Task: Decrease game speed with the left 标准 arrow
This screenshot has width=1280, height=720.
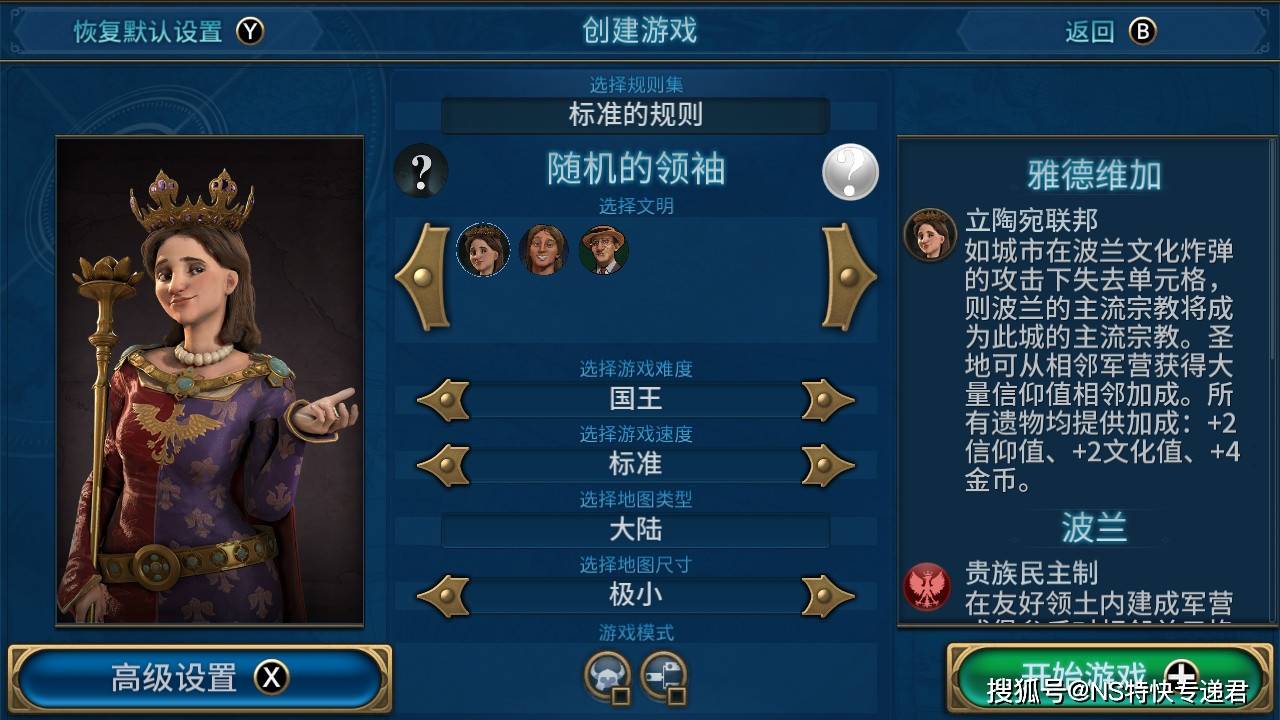Action: (x=442, y=465)
